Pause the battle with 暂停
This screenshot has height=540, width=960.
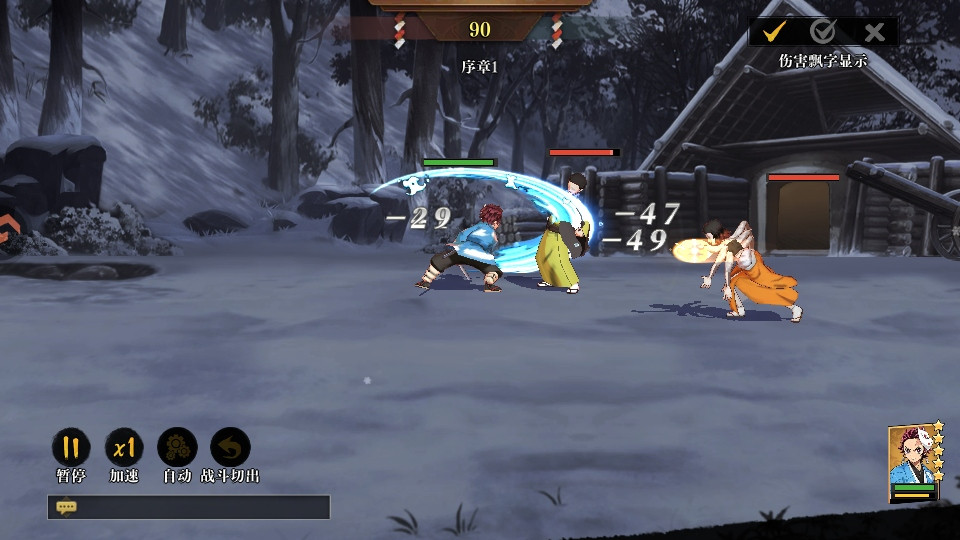pyautogui.click(x=70, y=447)
